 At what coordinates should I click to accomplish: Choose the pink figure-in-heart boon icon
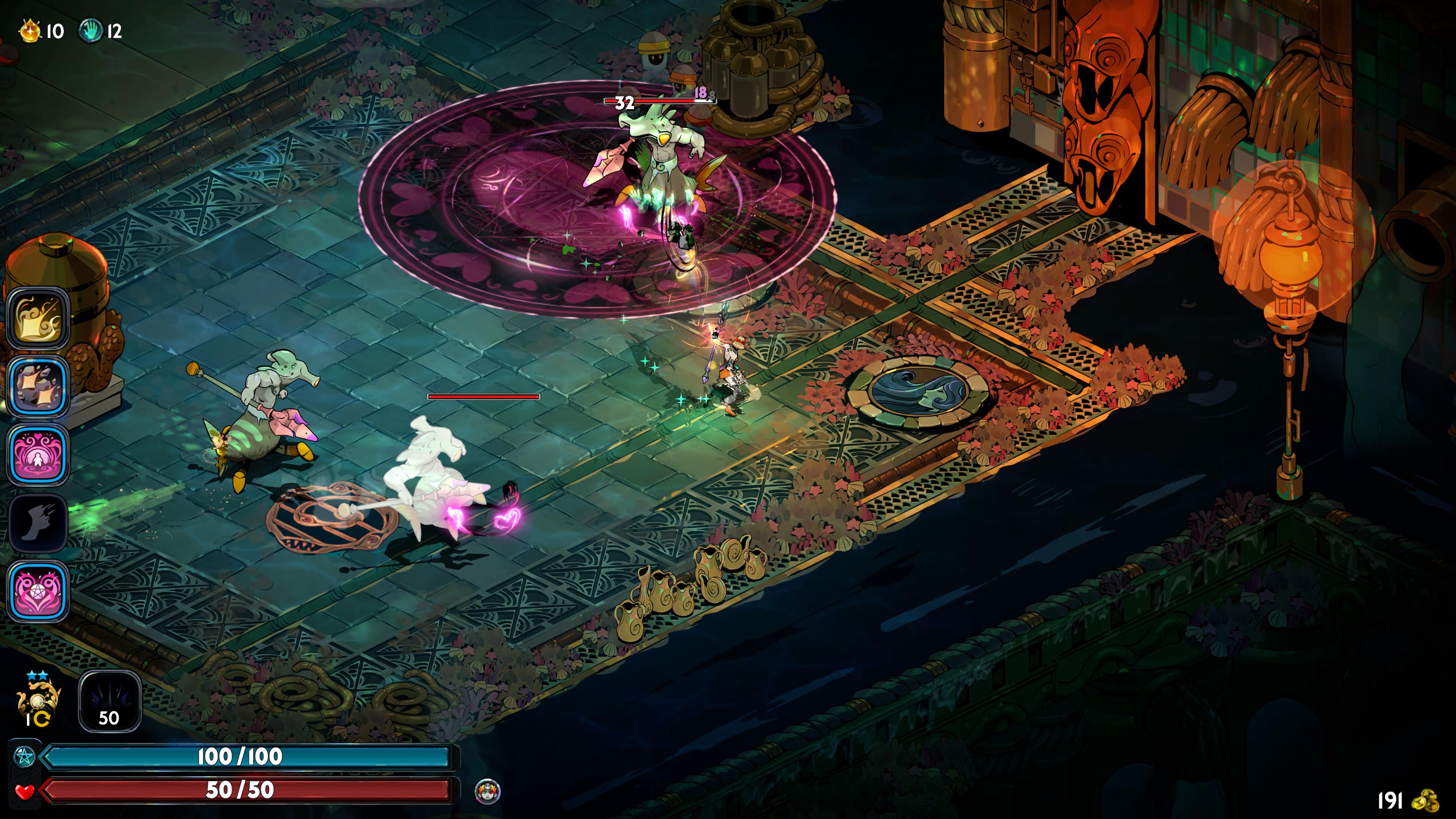click(x=38, y=455)
